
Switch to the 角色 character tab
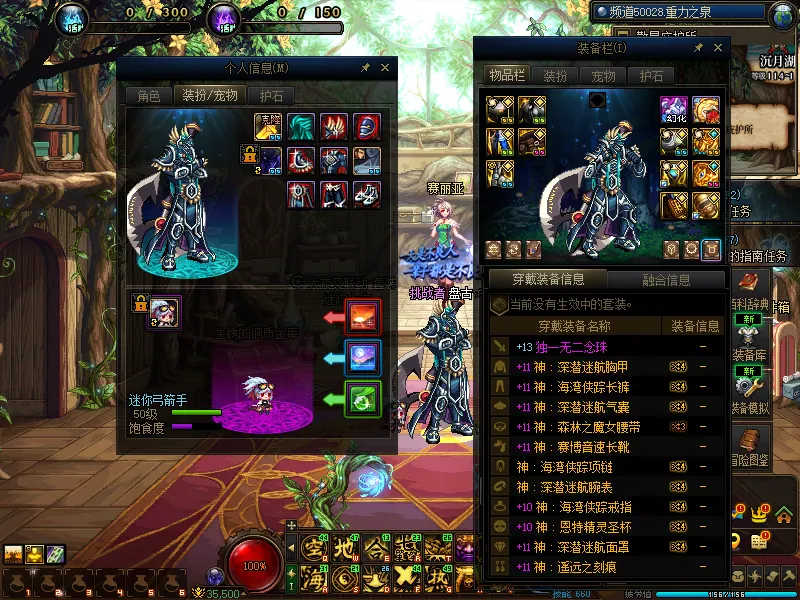[148, 96]
